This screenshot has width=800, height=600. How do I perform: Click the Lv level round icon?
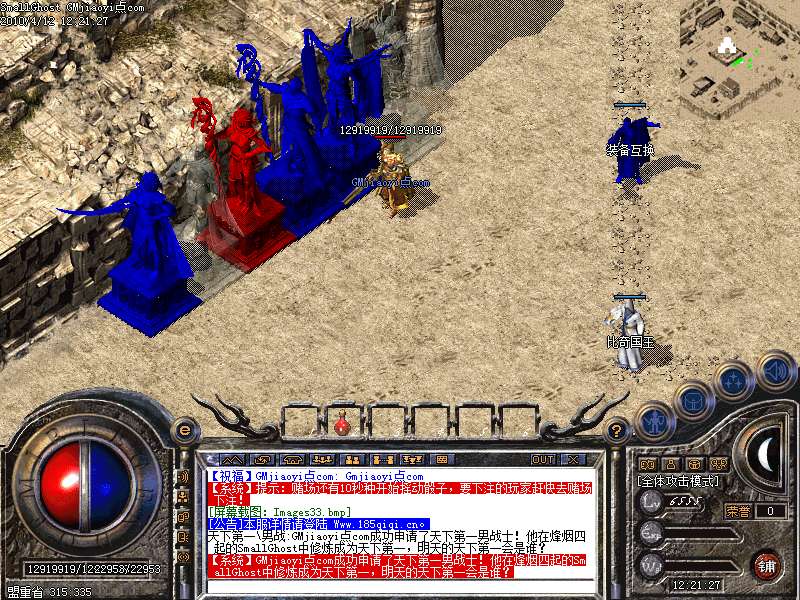[652, 502]
